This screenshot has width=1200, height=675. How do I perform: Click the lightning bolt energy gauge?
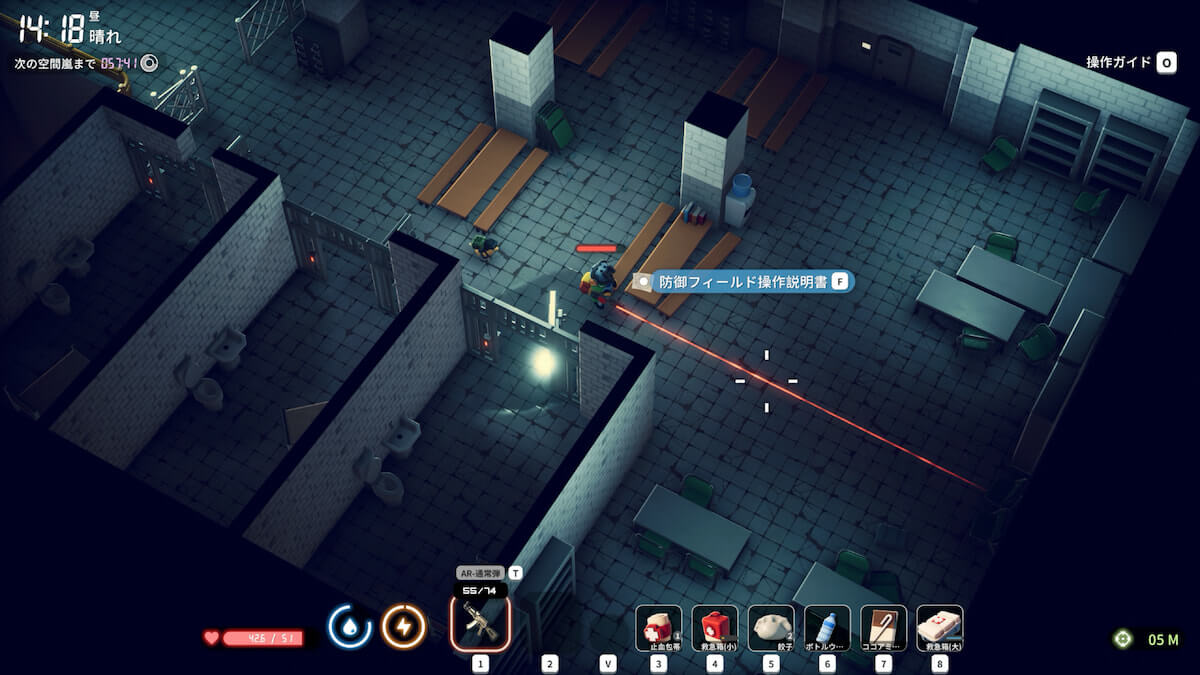click(404, 627)
